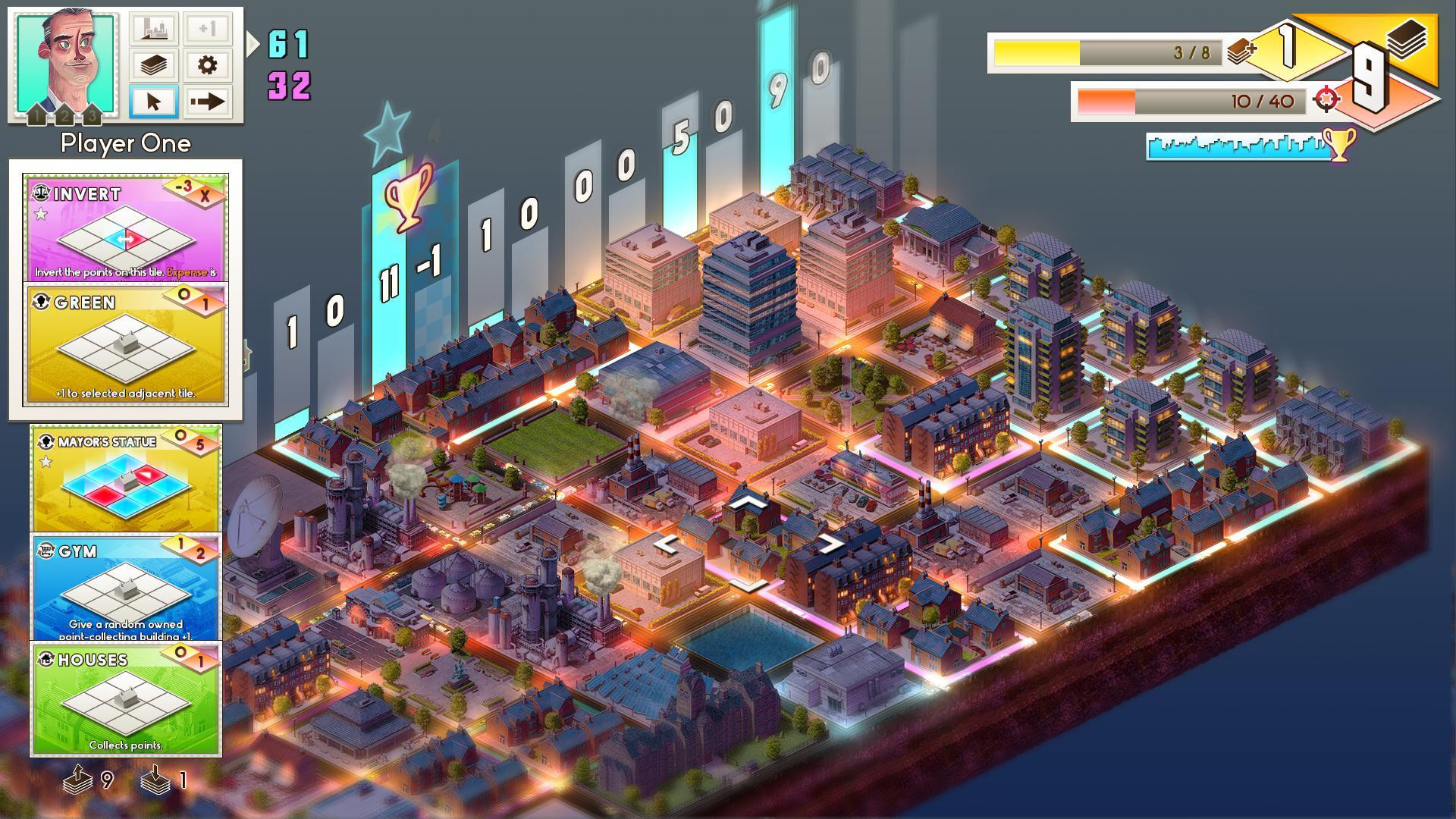Toggle level 1 under the player portrait
Image resolution: width=1456 pixels, height=819 pixels.
point(36,115)
